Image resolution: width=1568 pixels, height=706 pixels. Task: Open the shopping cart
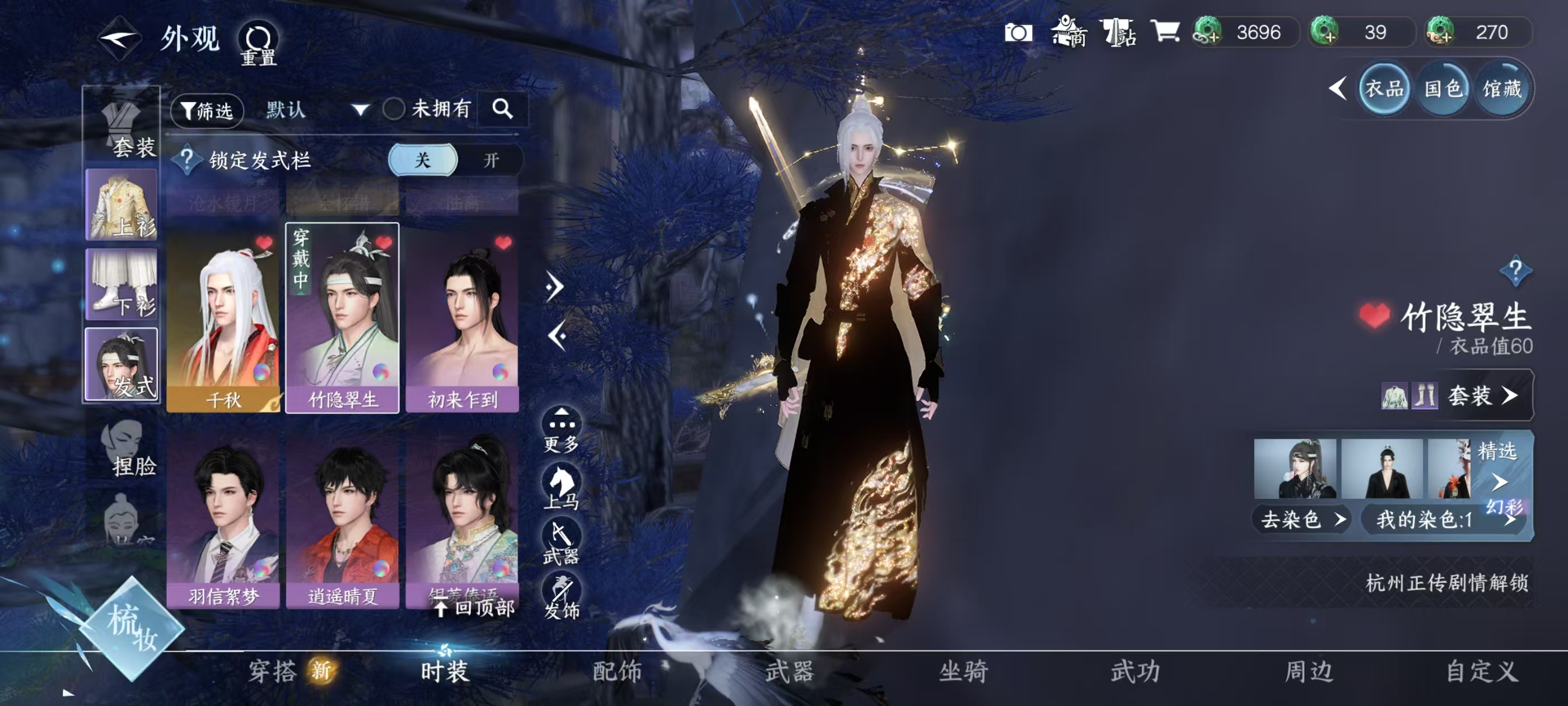(1166, 33)
